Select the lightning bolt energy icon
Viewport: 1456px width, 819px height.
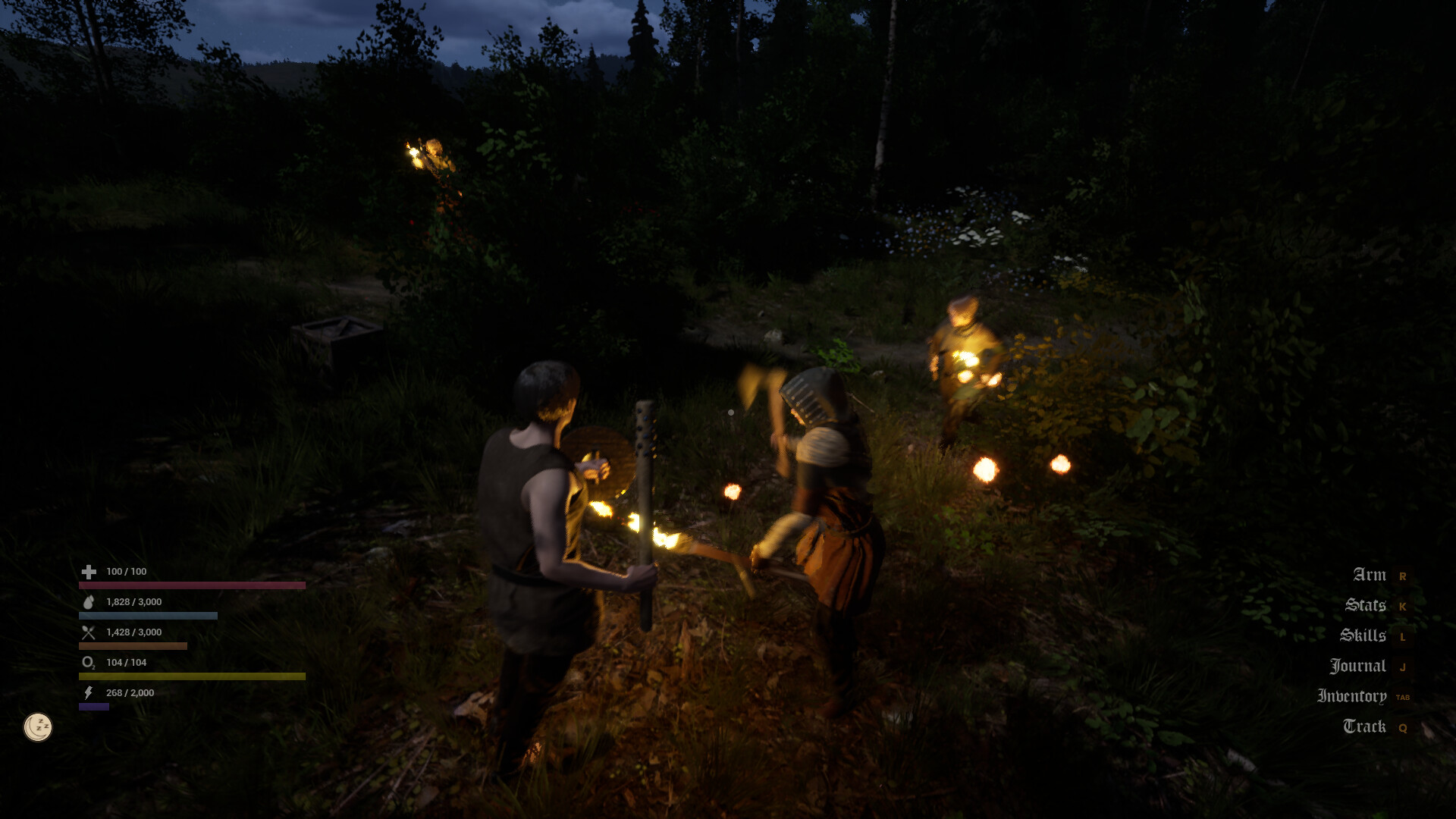[88, 692]
